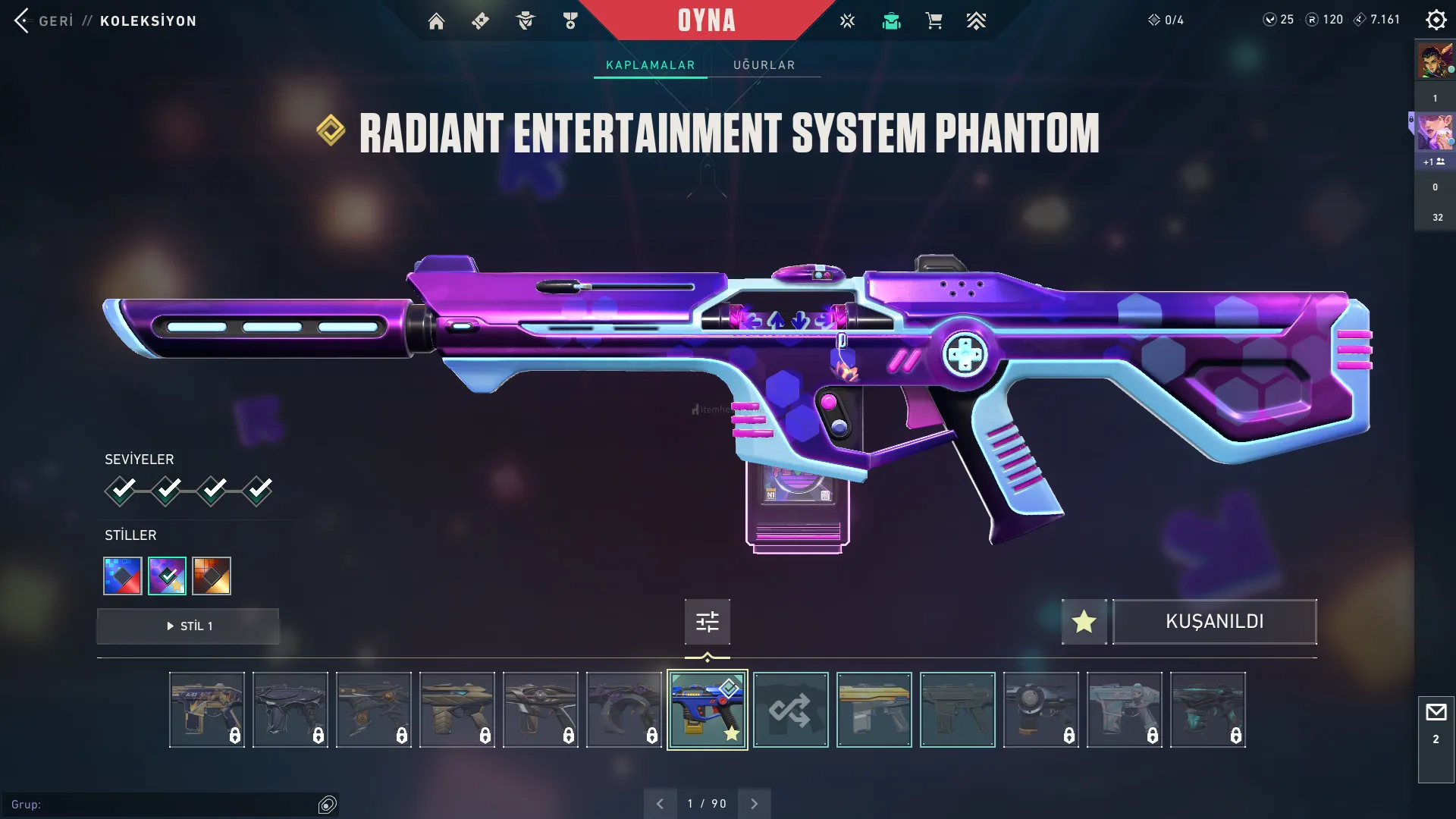The width and height of the screenshot is (1456, 819).
Task: Go to the next skin page
Action: pos(754,804)
